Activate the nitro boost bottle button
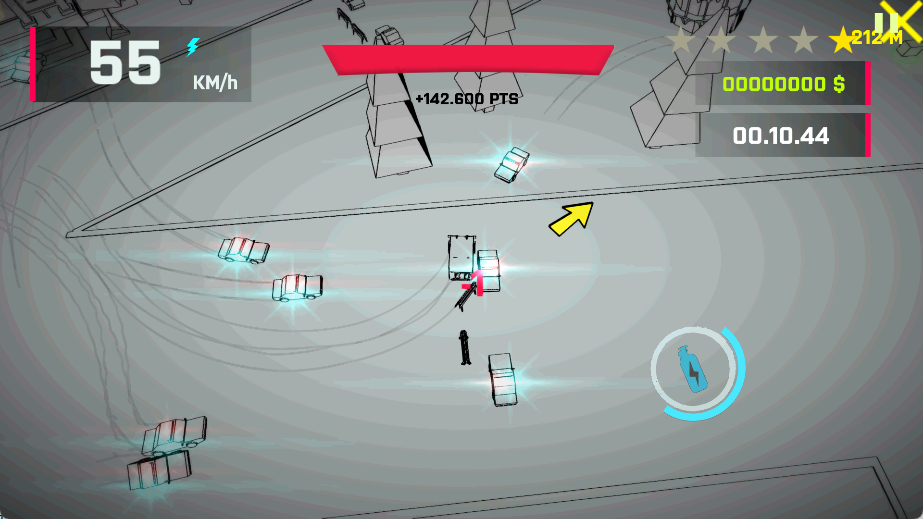The image size is (923, 519). point(692,371)
